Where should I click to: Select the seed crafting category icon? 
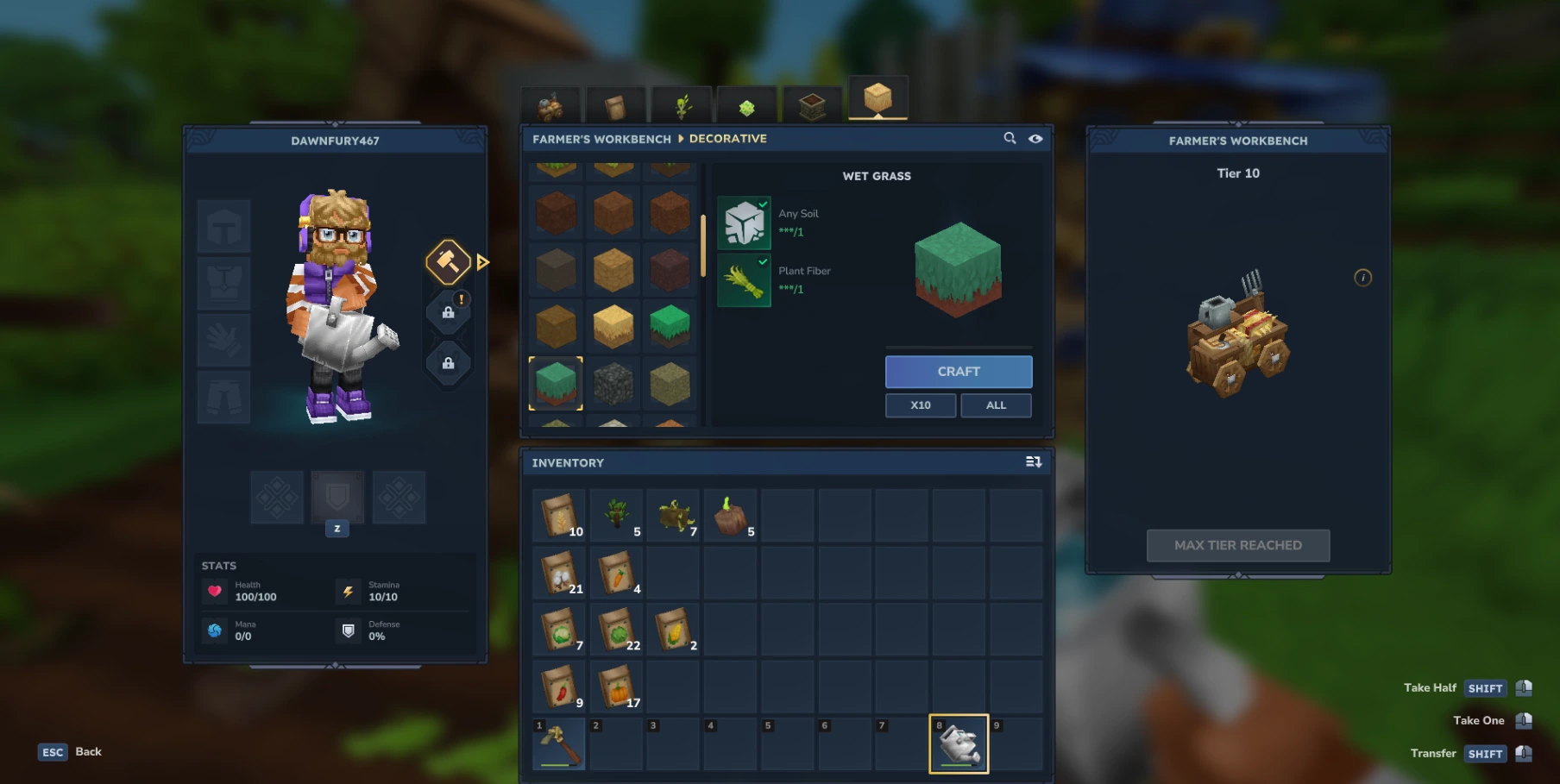(745, 105)
